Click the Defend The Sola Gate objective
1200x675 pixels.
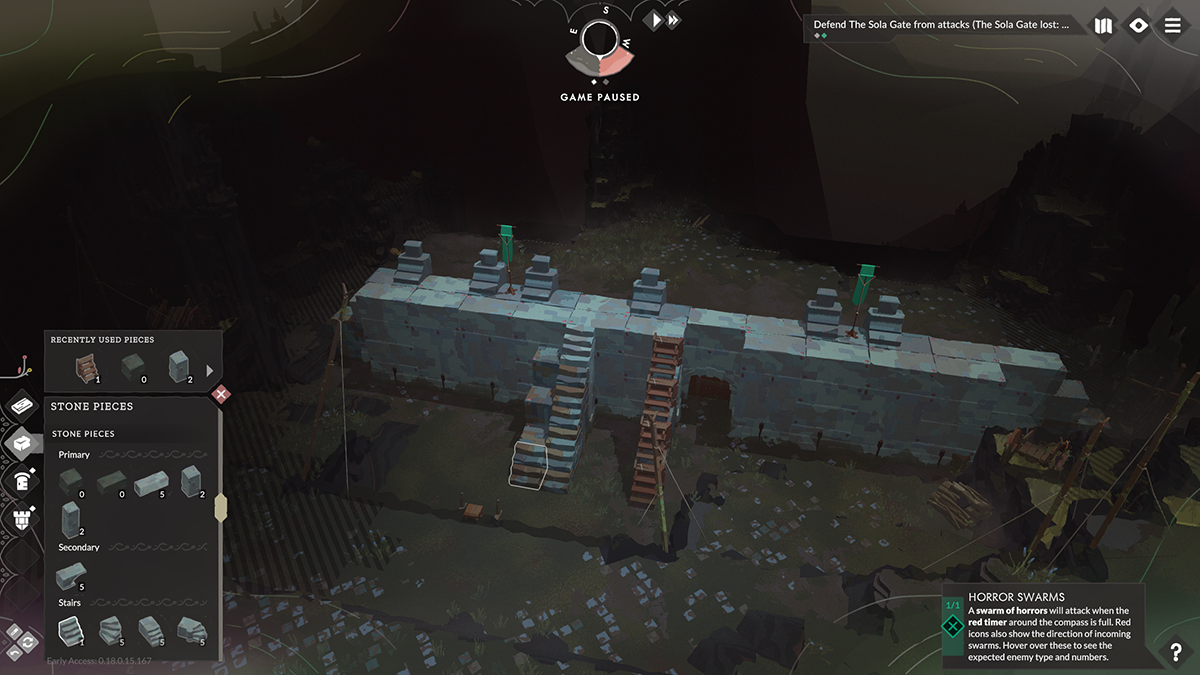945,25
